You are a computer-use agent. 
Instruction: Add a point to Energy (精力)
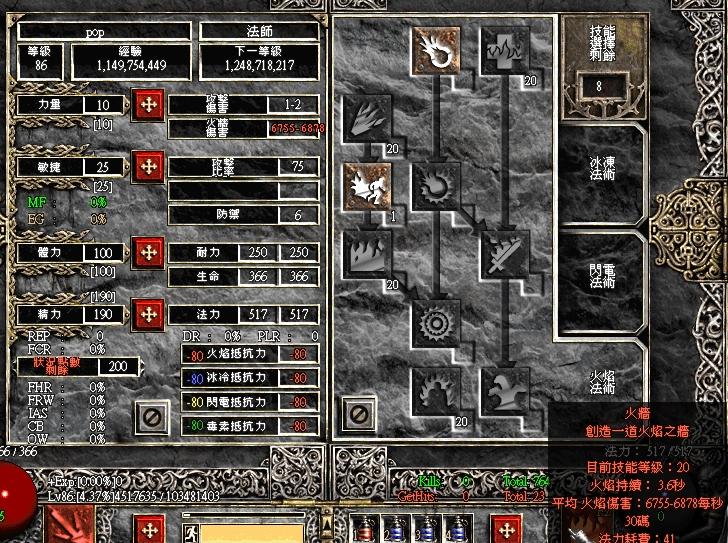tap(149, 313)
